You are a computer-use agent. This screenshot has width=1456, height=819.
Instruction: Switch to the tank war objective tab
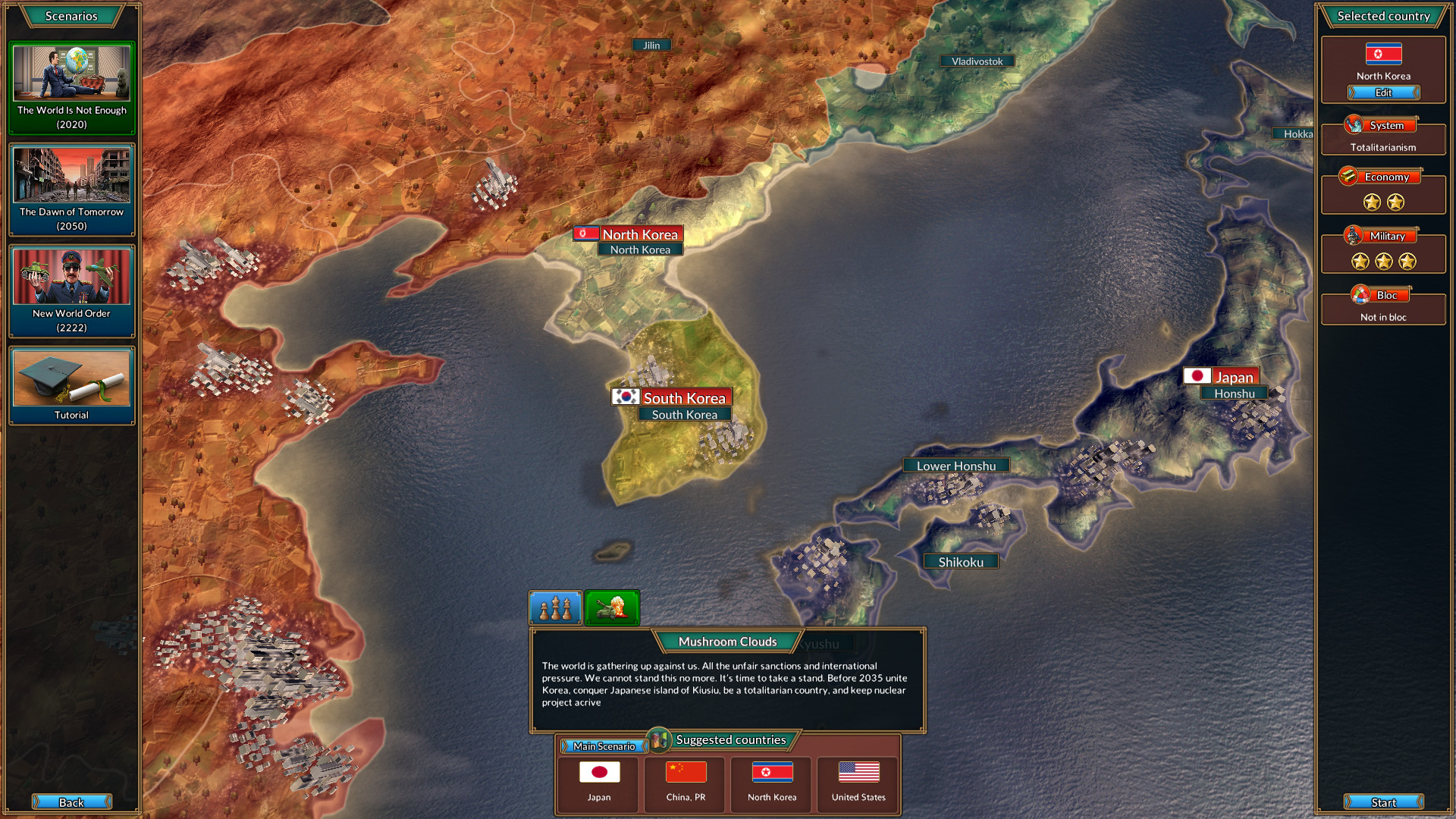coord(612,607)
